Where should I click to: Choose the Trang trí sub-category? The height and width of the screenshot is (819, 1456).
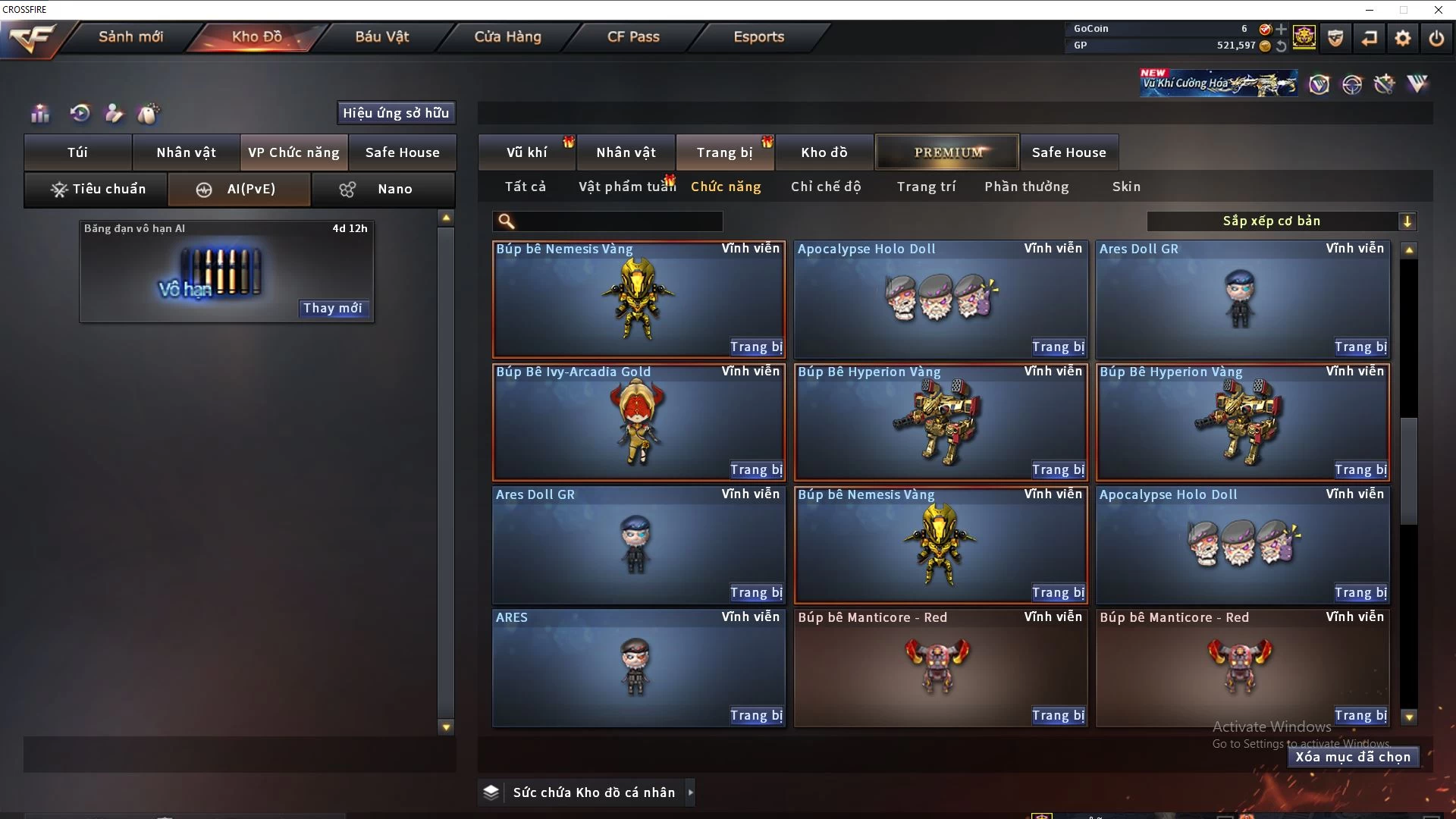point(926,187)
